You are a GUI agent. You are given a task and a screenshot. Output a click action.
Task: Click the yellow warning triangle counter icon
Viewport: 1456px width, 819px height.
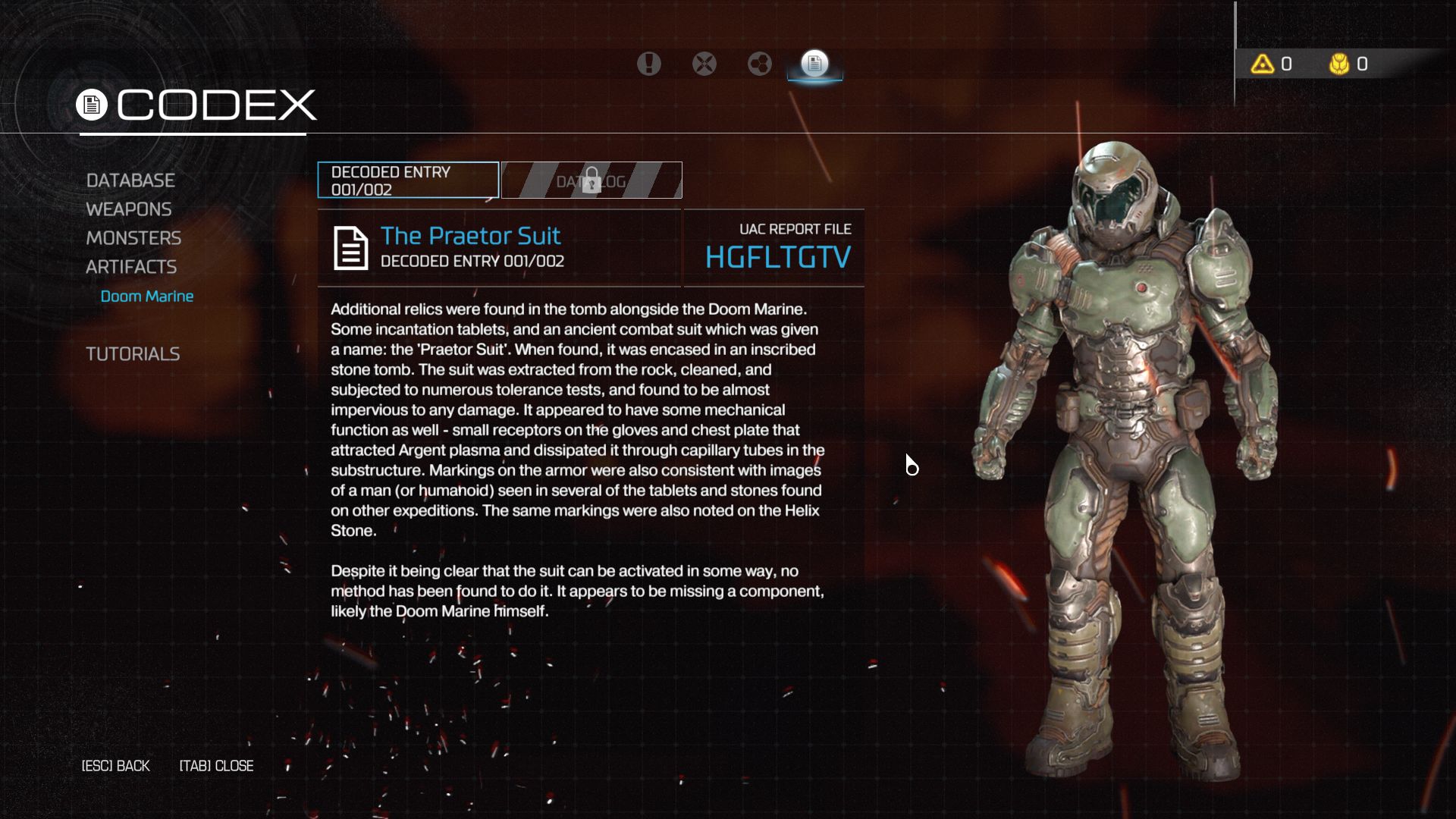[1262, 64]
